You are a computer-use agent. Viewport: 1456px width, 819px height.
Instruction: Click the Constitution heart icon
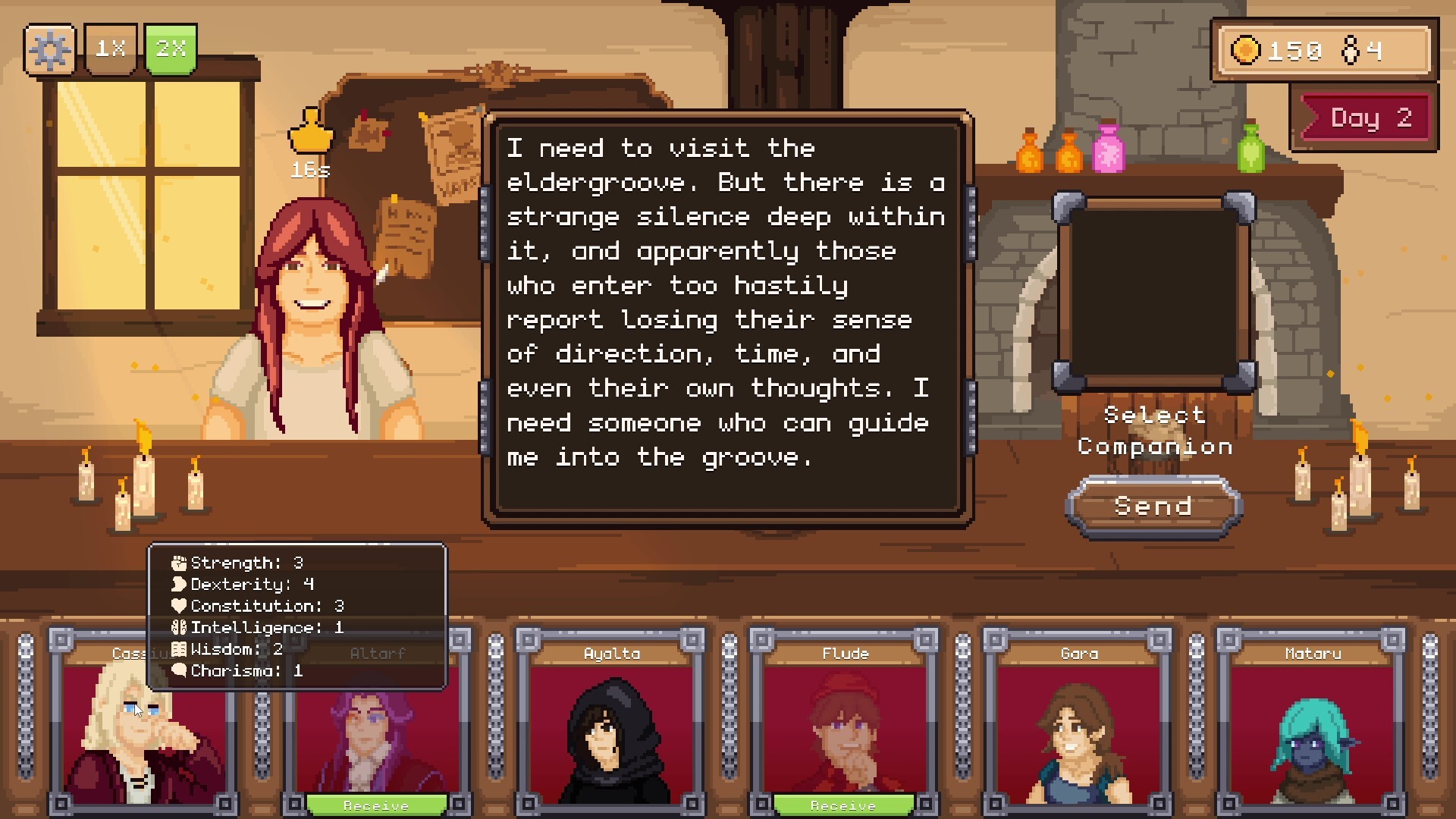tap(178, 605)
